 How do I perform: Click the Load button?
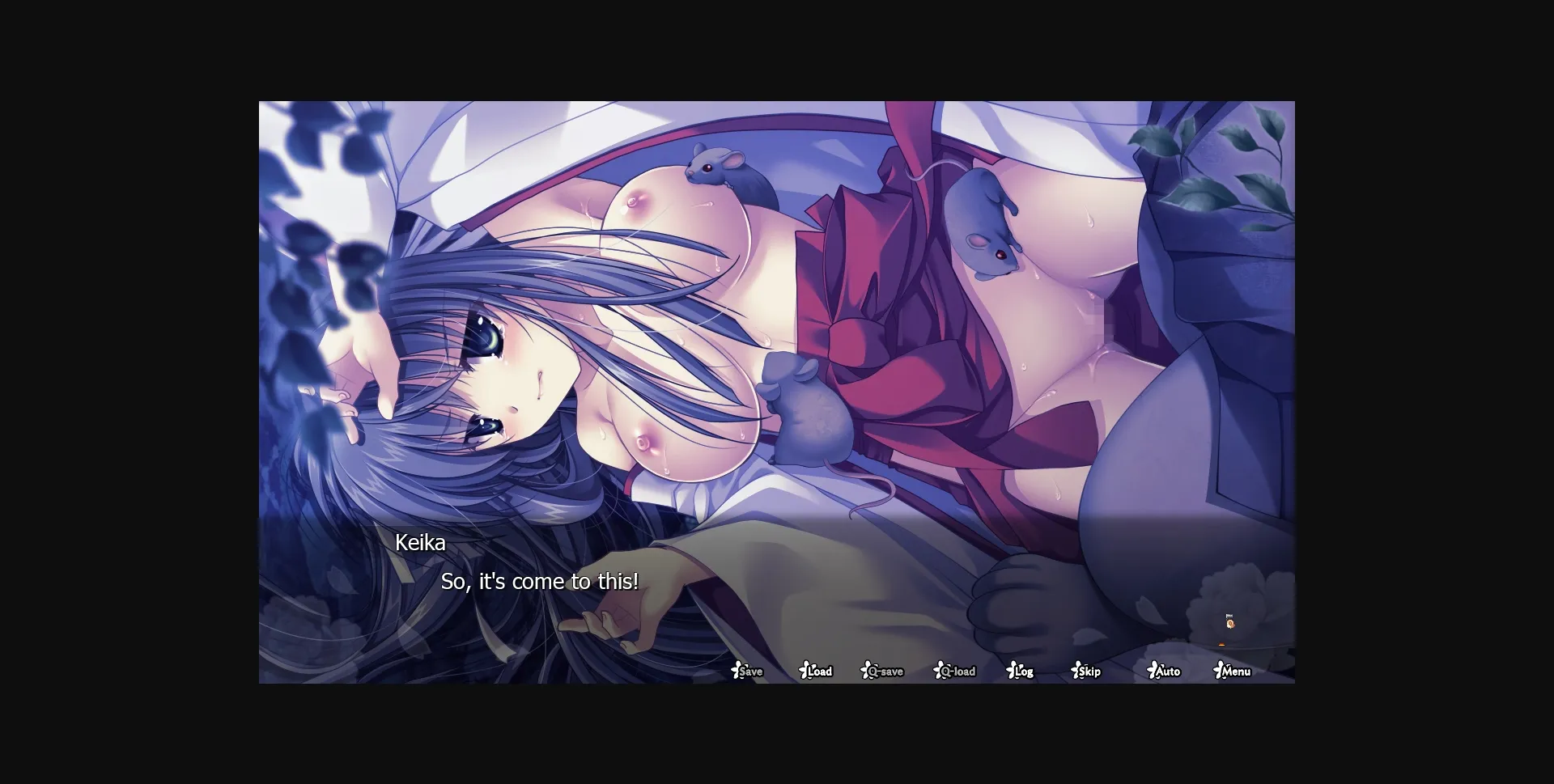click(x=820, y=672)
